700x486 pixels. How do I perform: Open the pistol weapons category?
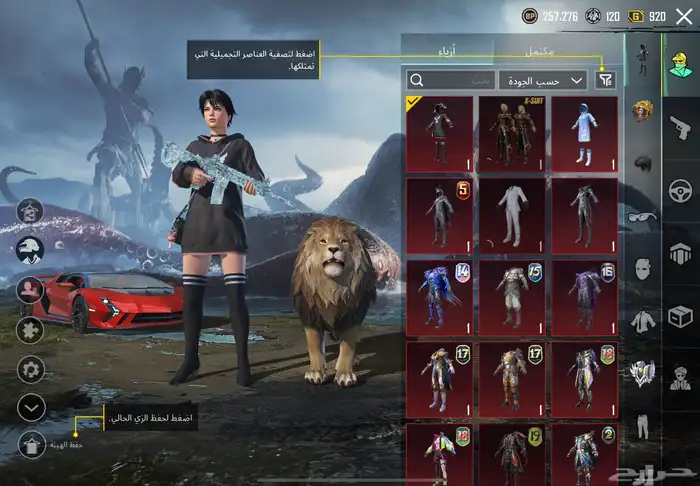click(682, 127)
